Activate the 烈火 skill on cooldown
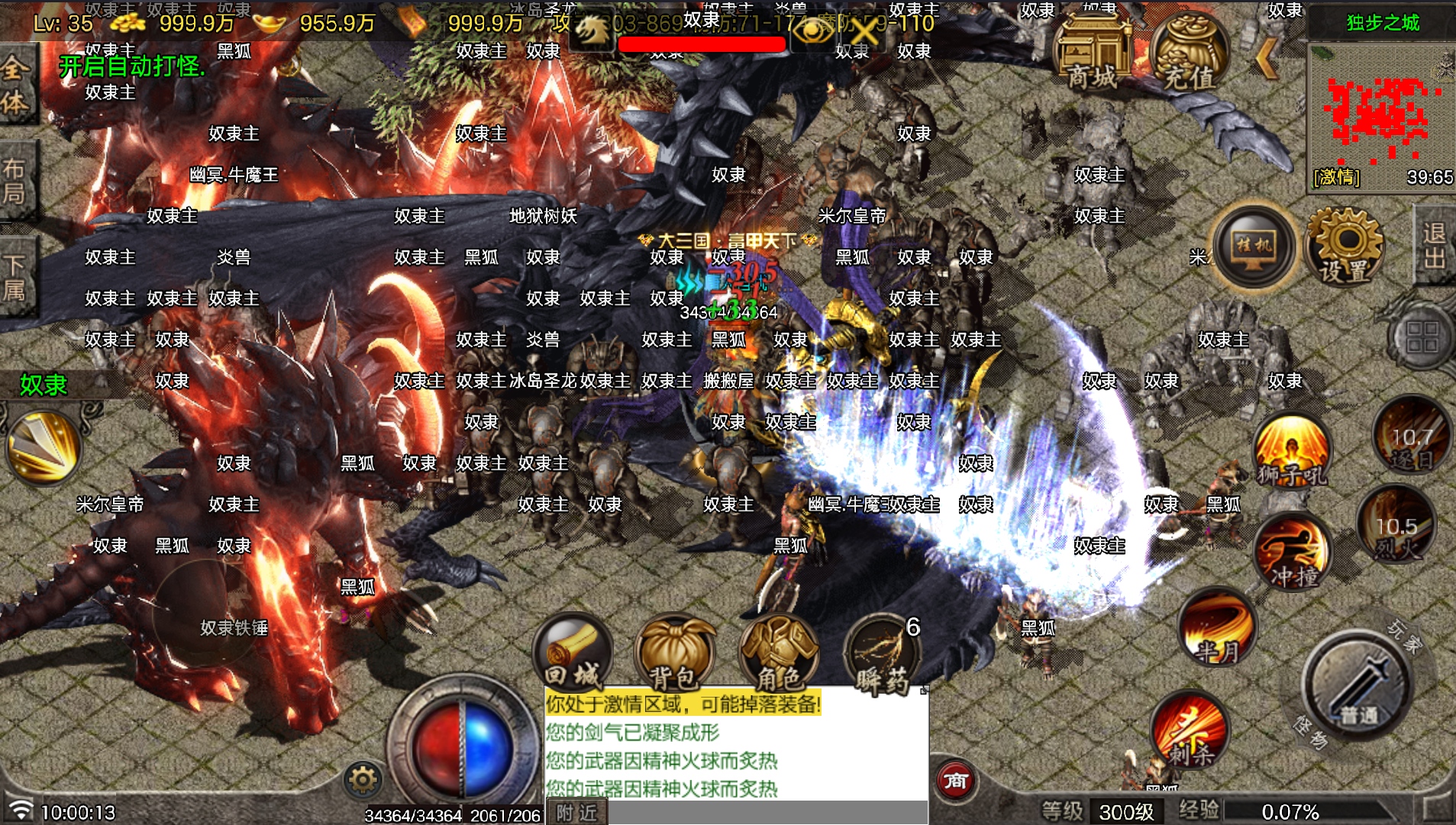The width and height of the screenshot is (1456, 825). click(1396, 527)
